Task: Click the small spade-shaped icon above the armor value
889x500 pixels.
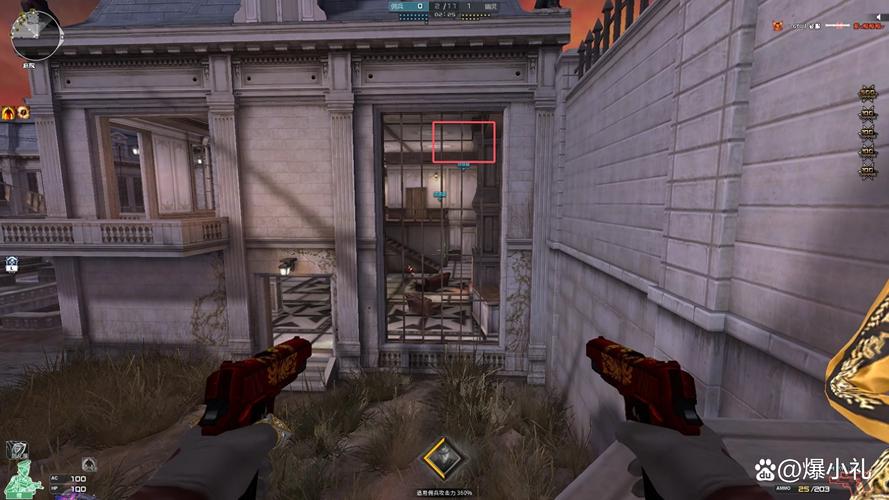Action: pyautogui.click(x=89, y=463)
